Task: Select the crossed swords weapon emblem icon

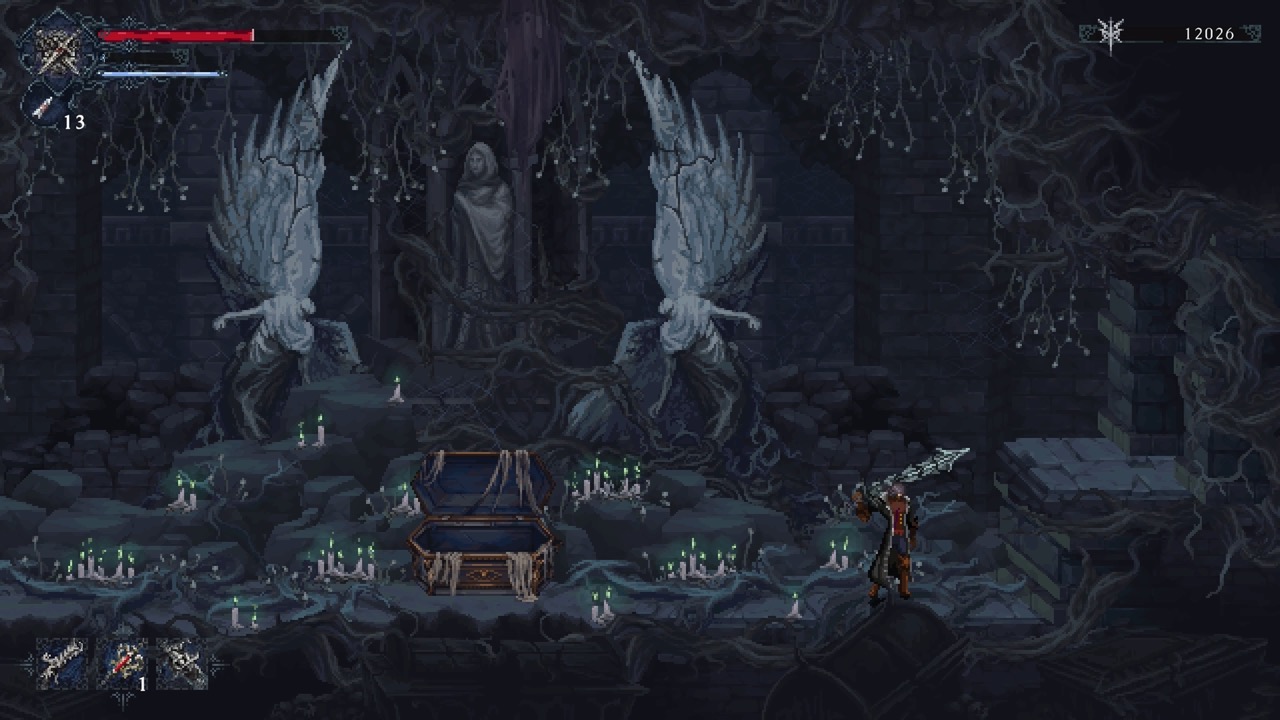Action: [x=57, y=50]
